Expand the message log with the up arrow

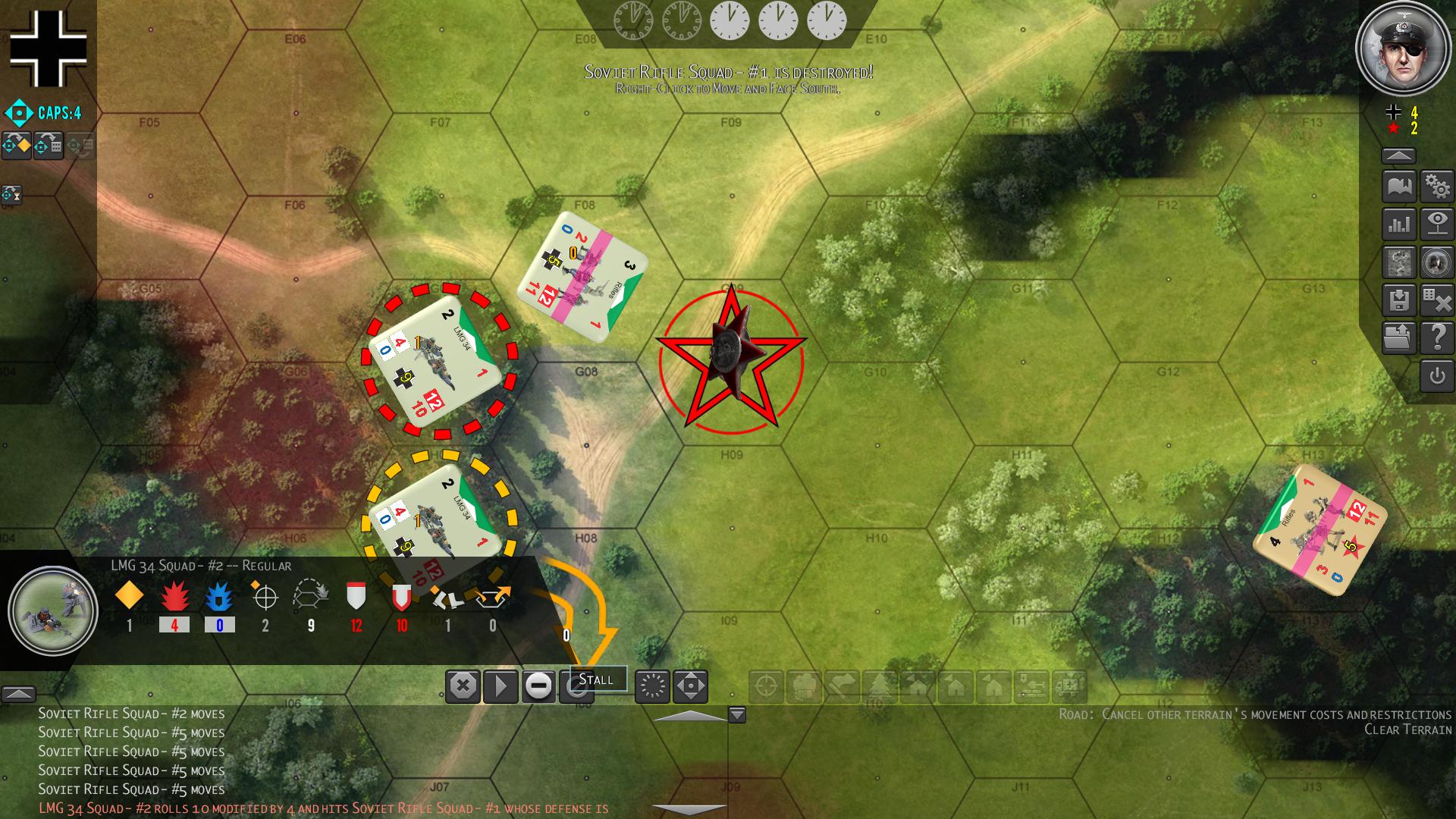click(x=18, y=694)
